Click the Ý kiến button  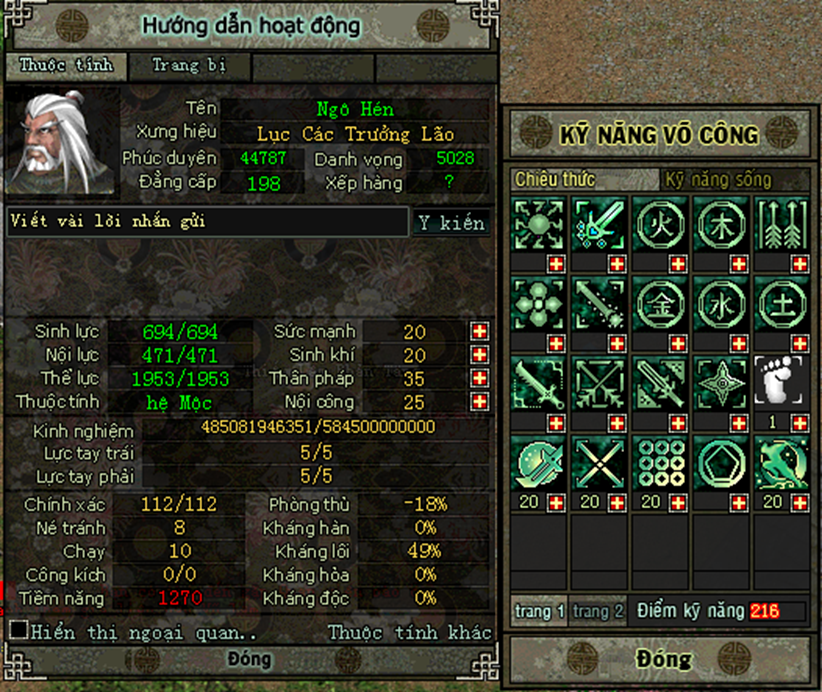click(451, 223)
